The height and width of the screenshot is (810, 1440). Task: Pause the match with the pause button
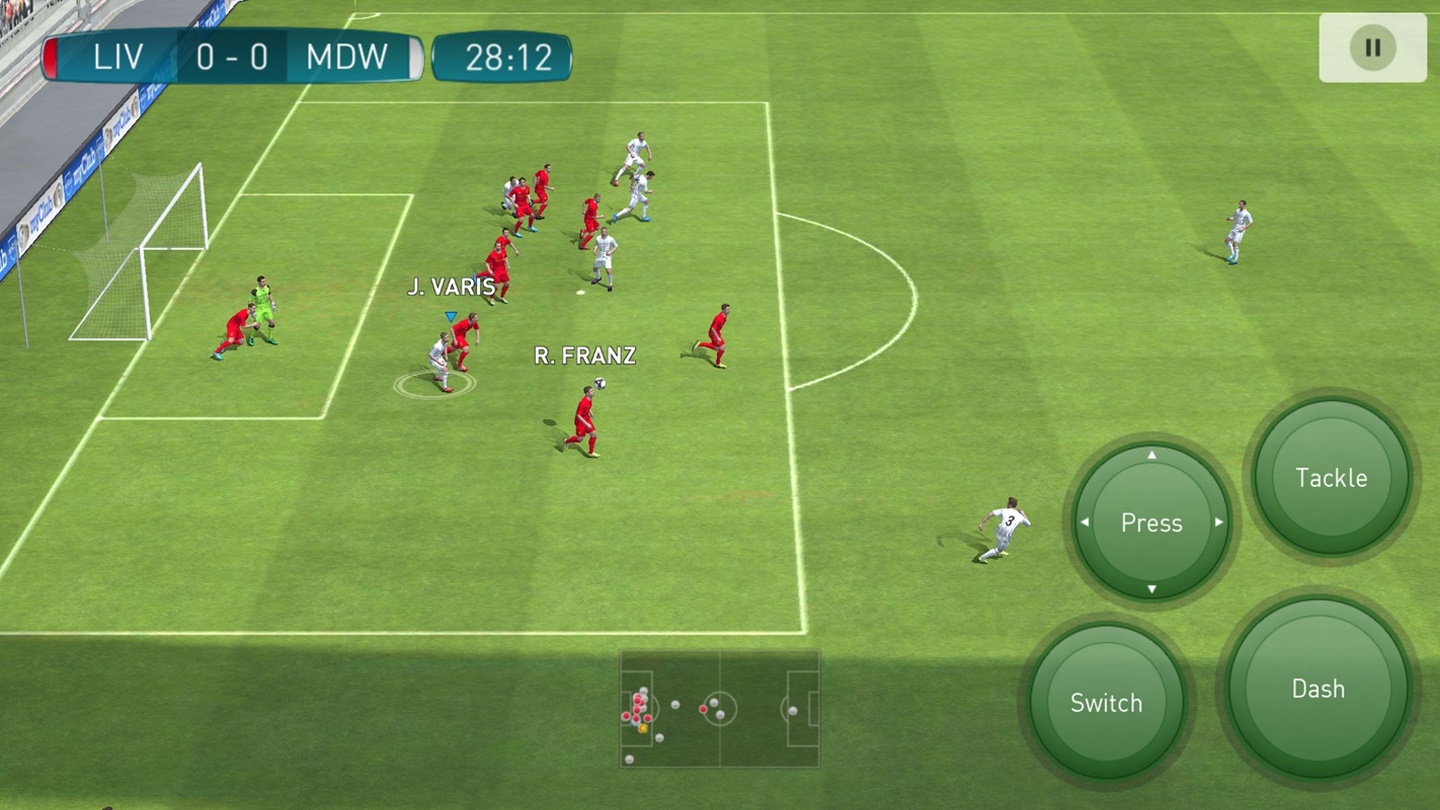pyautogui.click(x=1372, y=47)
